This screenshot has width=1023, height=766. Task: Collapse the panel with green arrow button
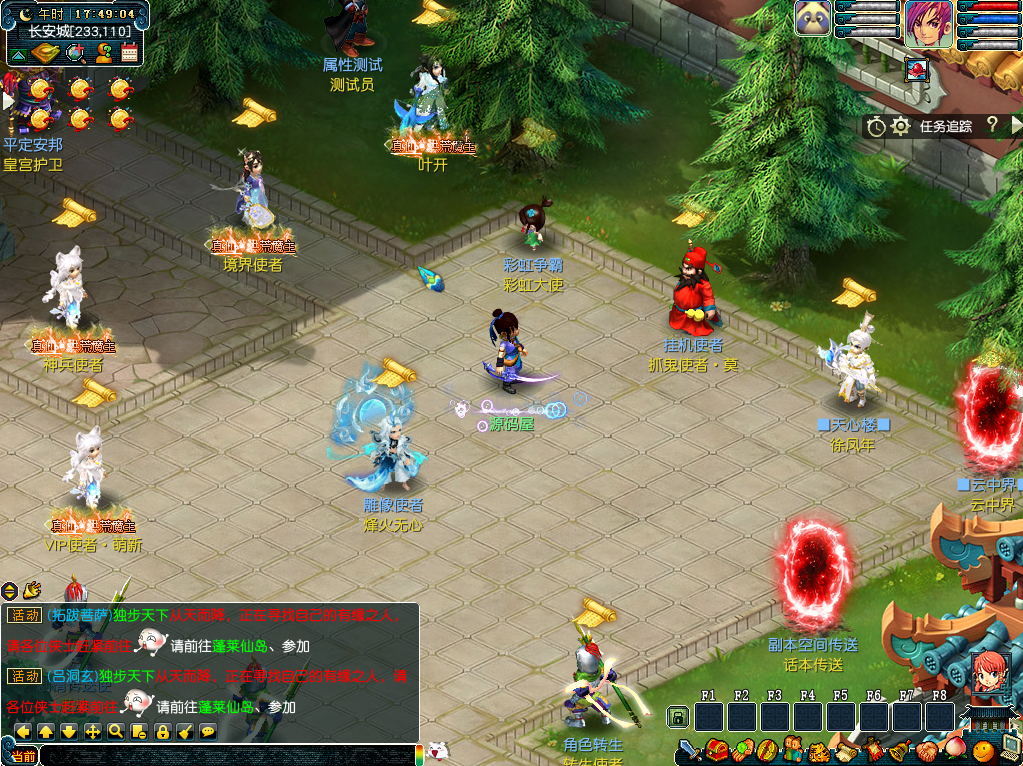(x=18, y=52)
